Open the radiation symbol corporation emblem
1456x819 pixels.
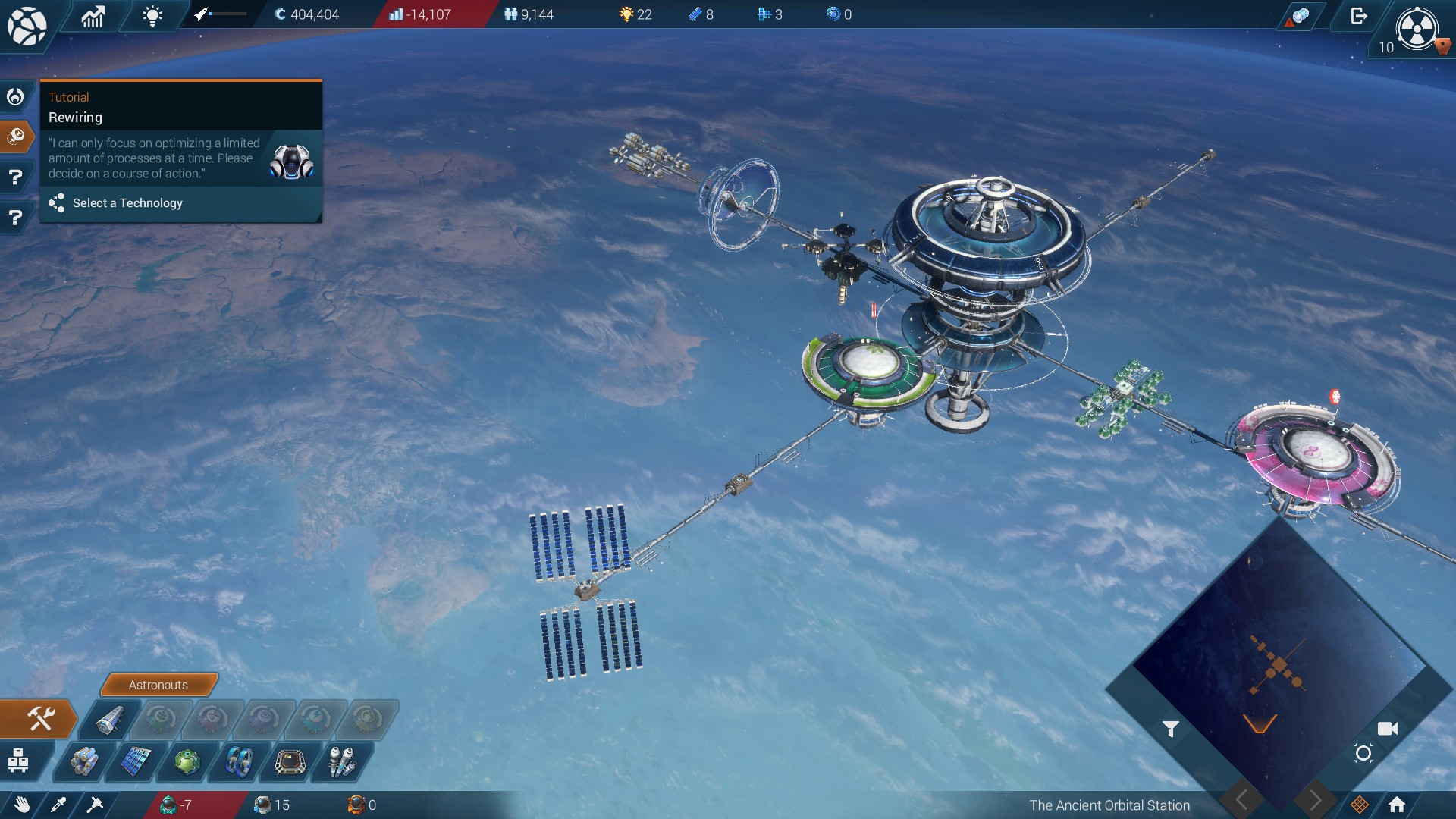click(1417, 29)
